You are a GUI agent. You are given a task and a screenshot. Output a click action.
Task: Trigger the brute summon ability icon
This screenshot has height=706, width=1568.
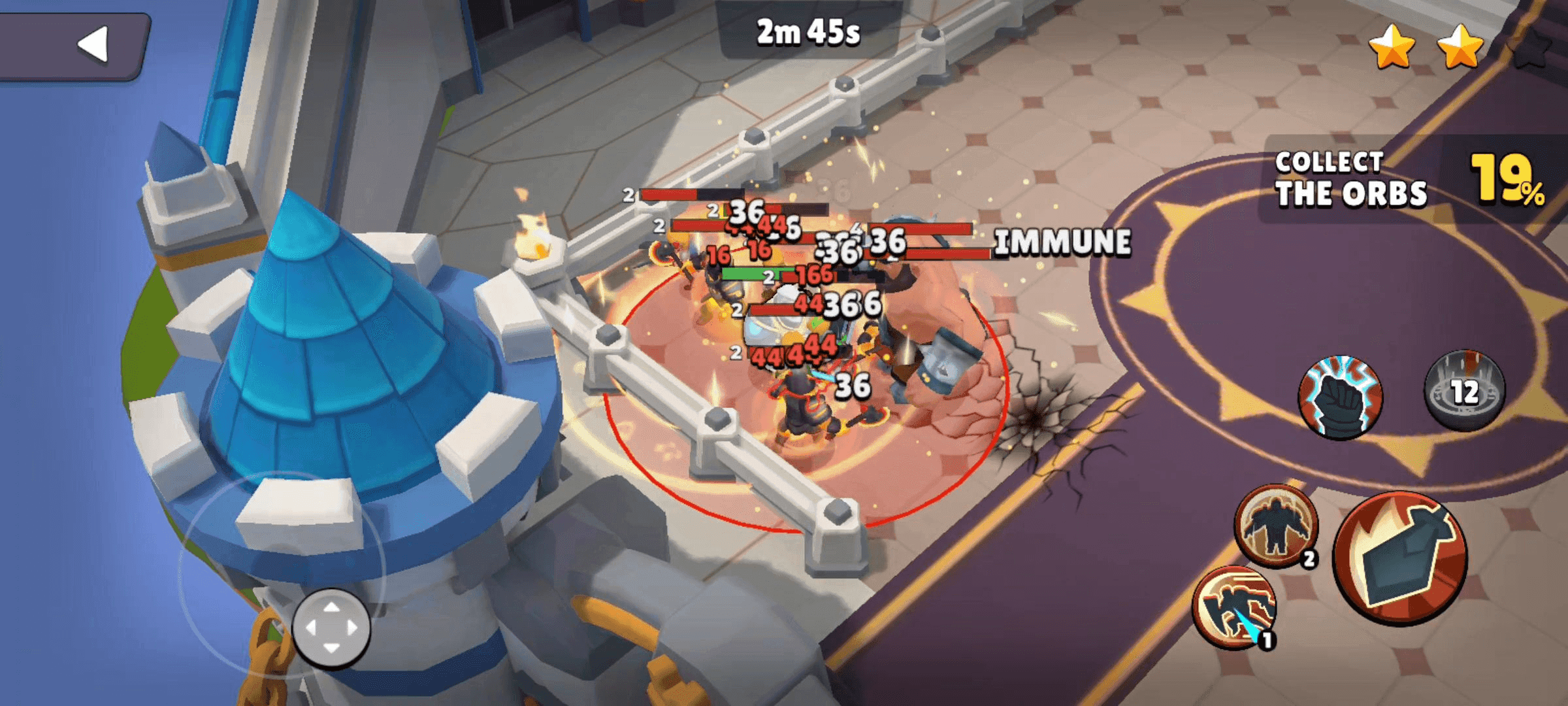(1276, 526)
